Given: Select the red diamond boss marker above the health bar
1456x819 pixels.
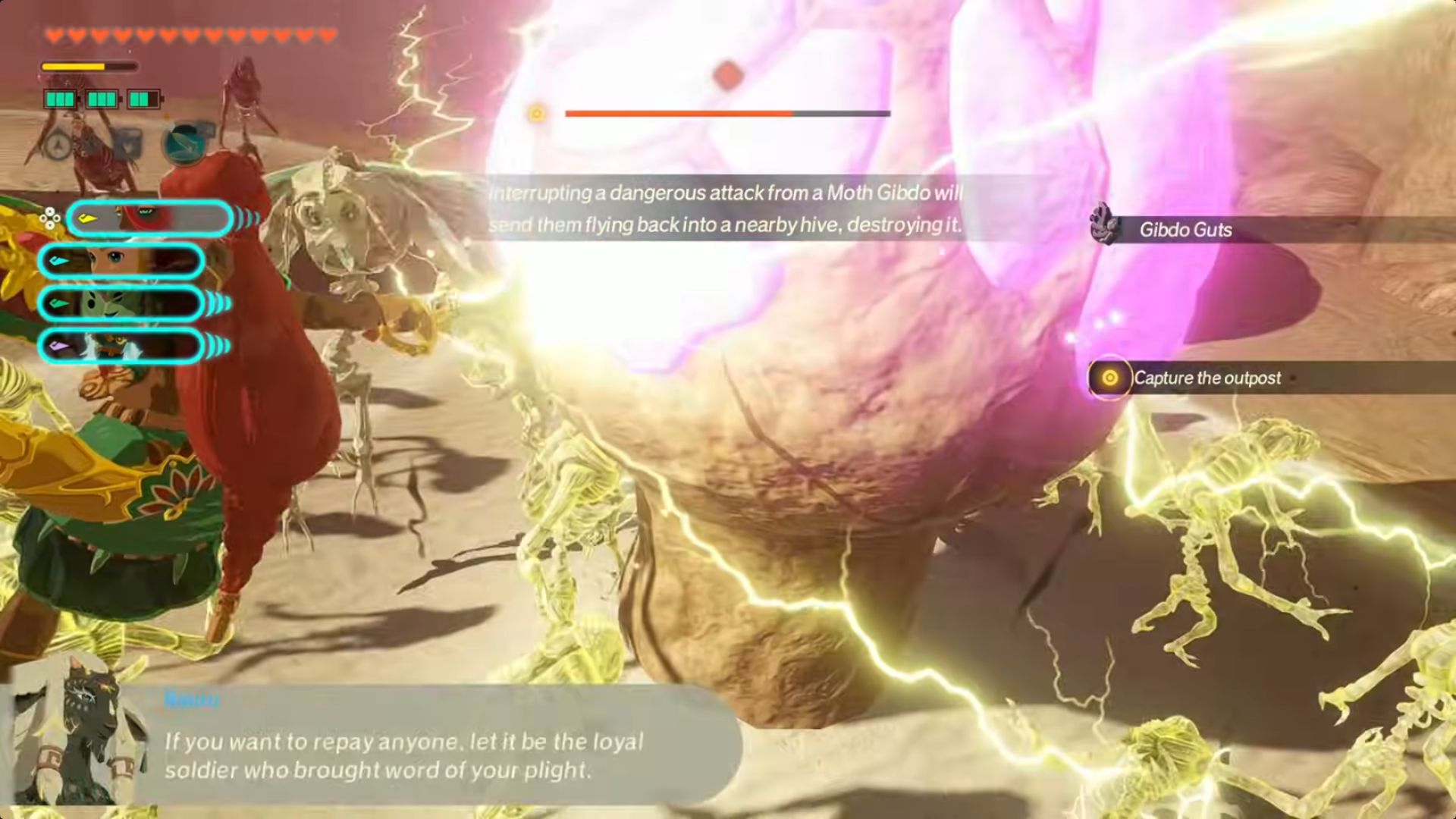Looking at the screenshot, I should tap(726, 73).
